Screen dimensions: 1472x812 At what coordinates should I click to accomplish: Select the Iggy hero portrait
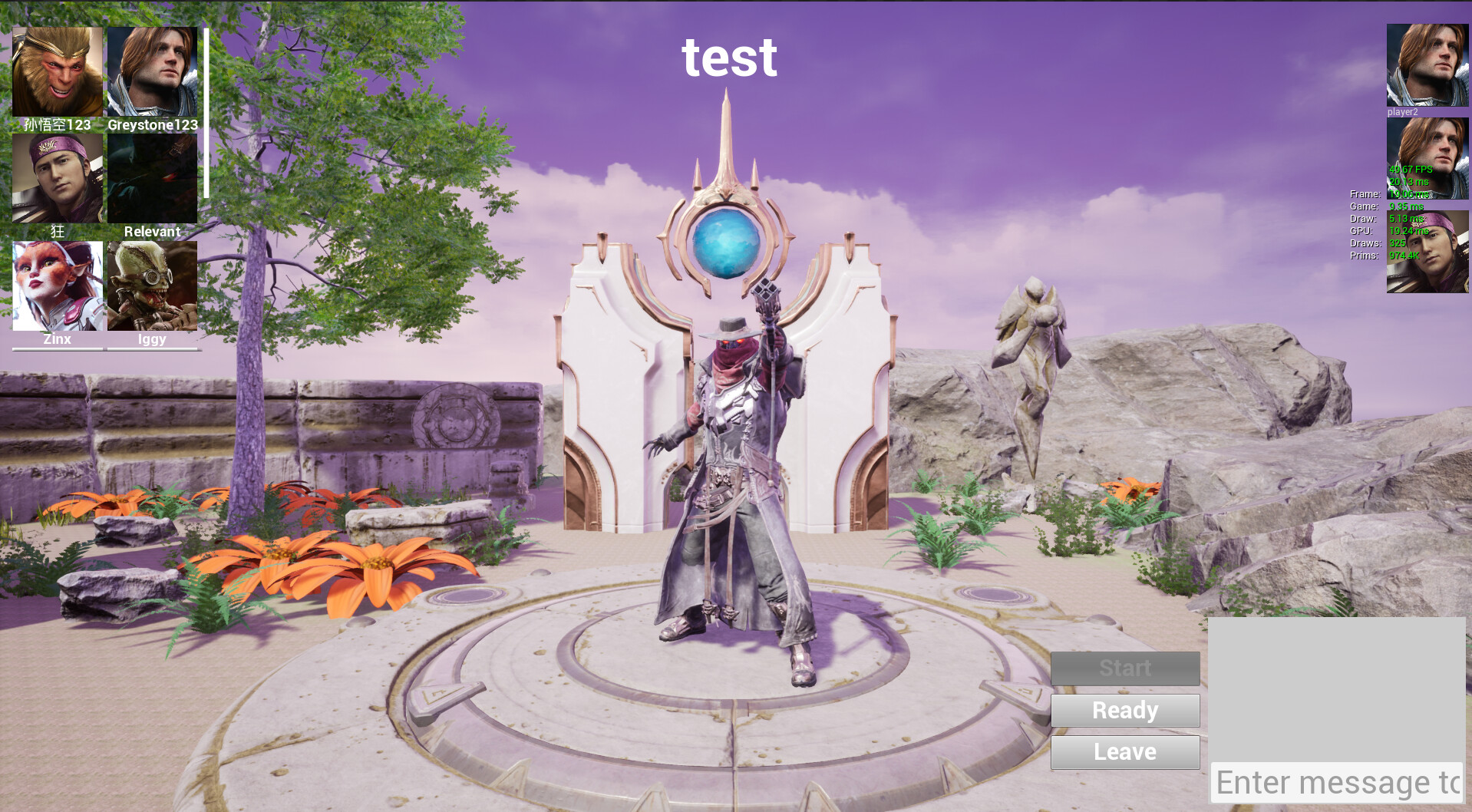152,284
